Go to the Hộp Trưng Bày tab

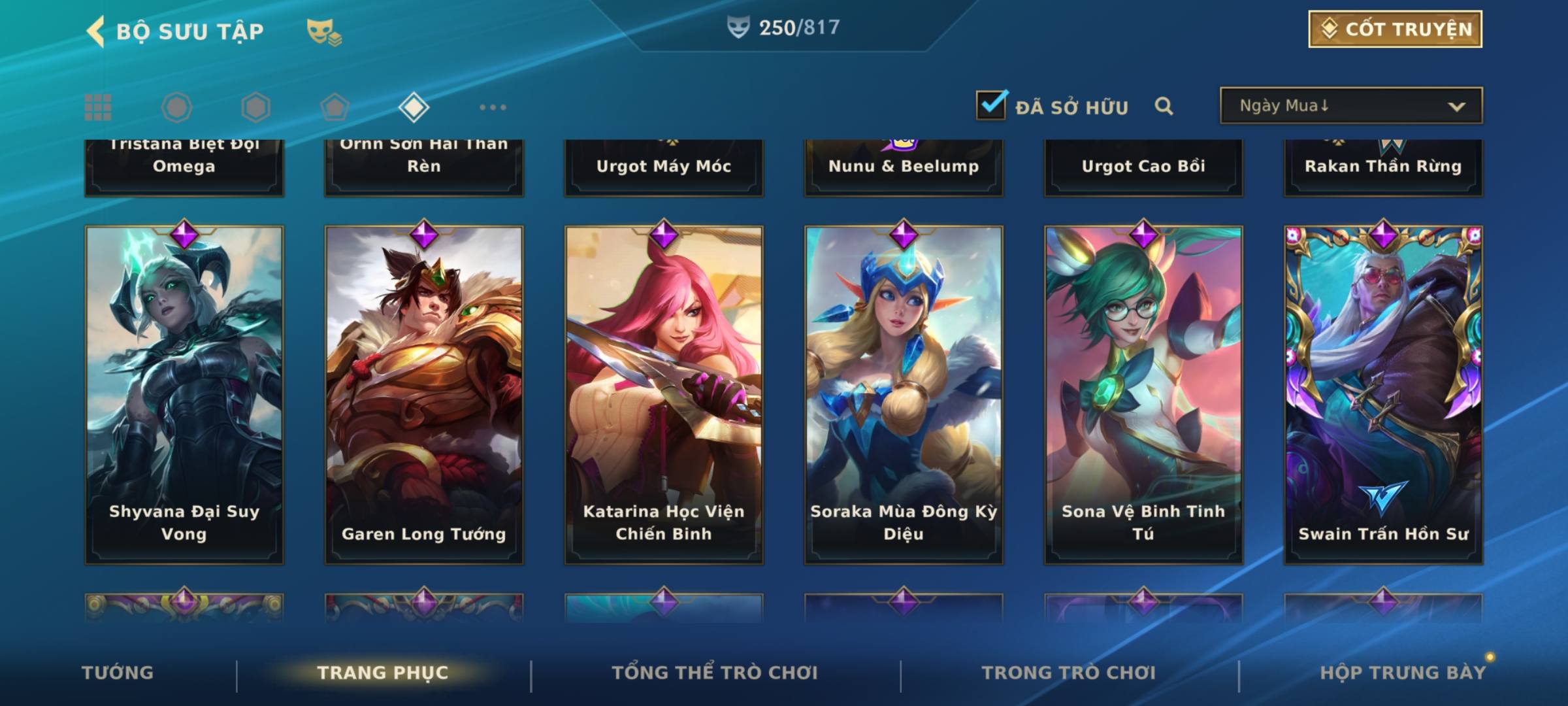tap(1403, 673)
